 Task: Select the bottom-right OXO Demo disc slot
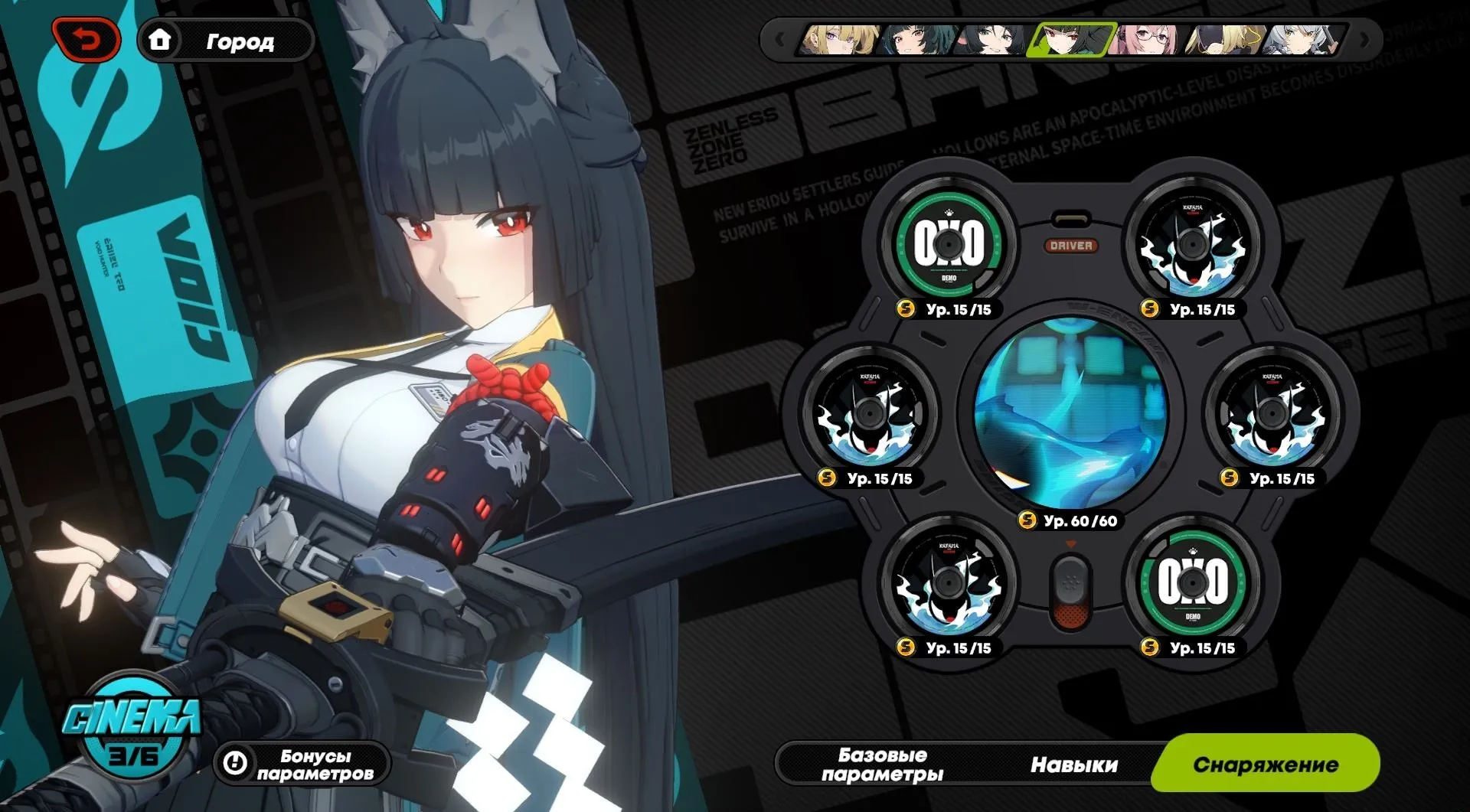tap(1192, 584)
